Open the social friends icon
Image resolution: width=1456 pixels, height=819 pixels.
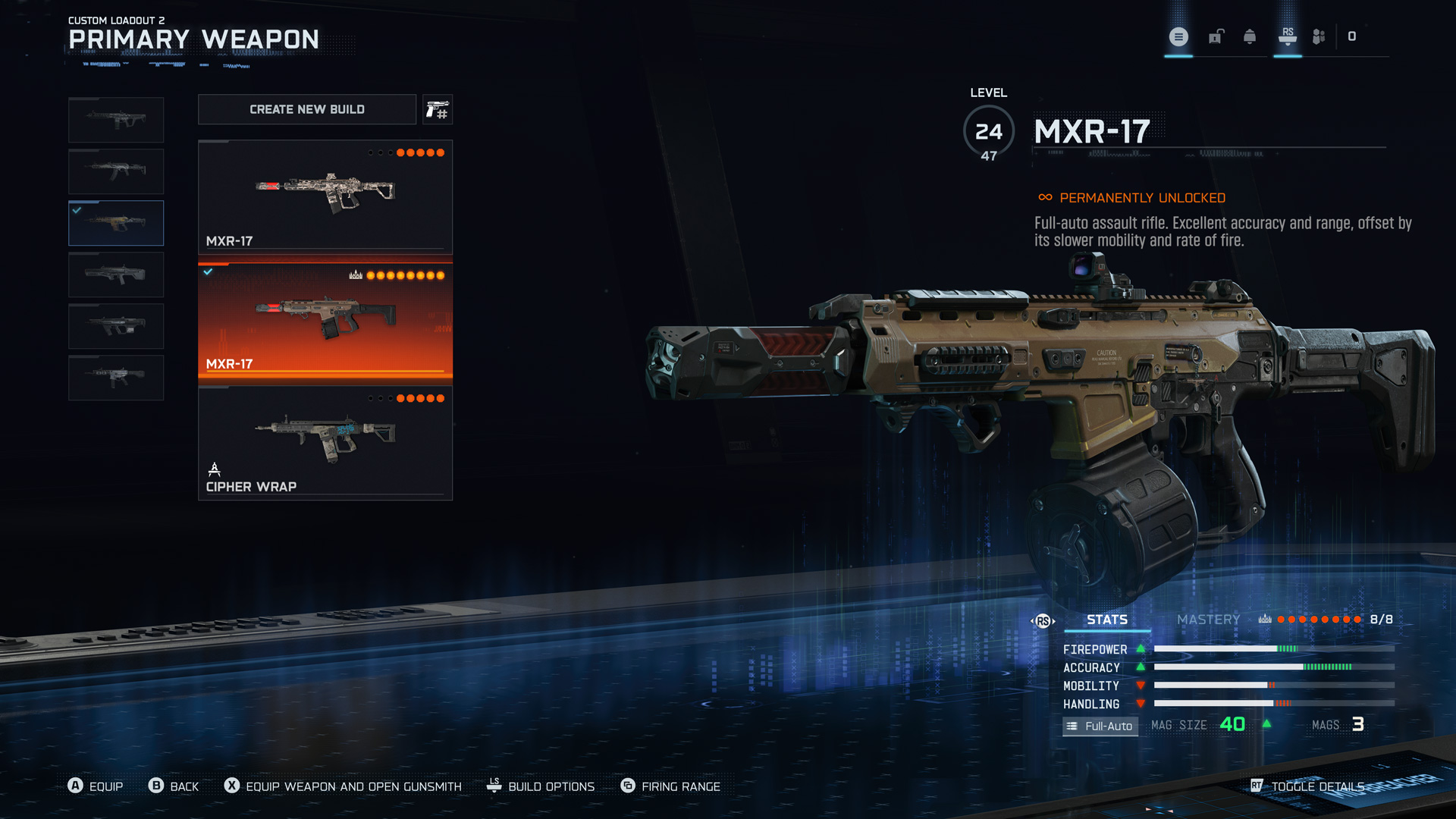coord(1319,36)
